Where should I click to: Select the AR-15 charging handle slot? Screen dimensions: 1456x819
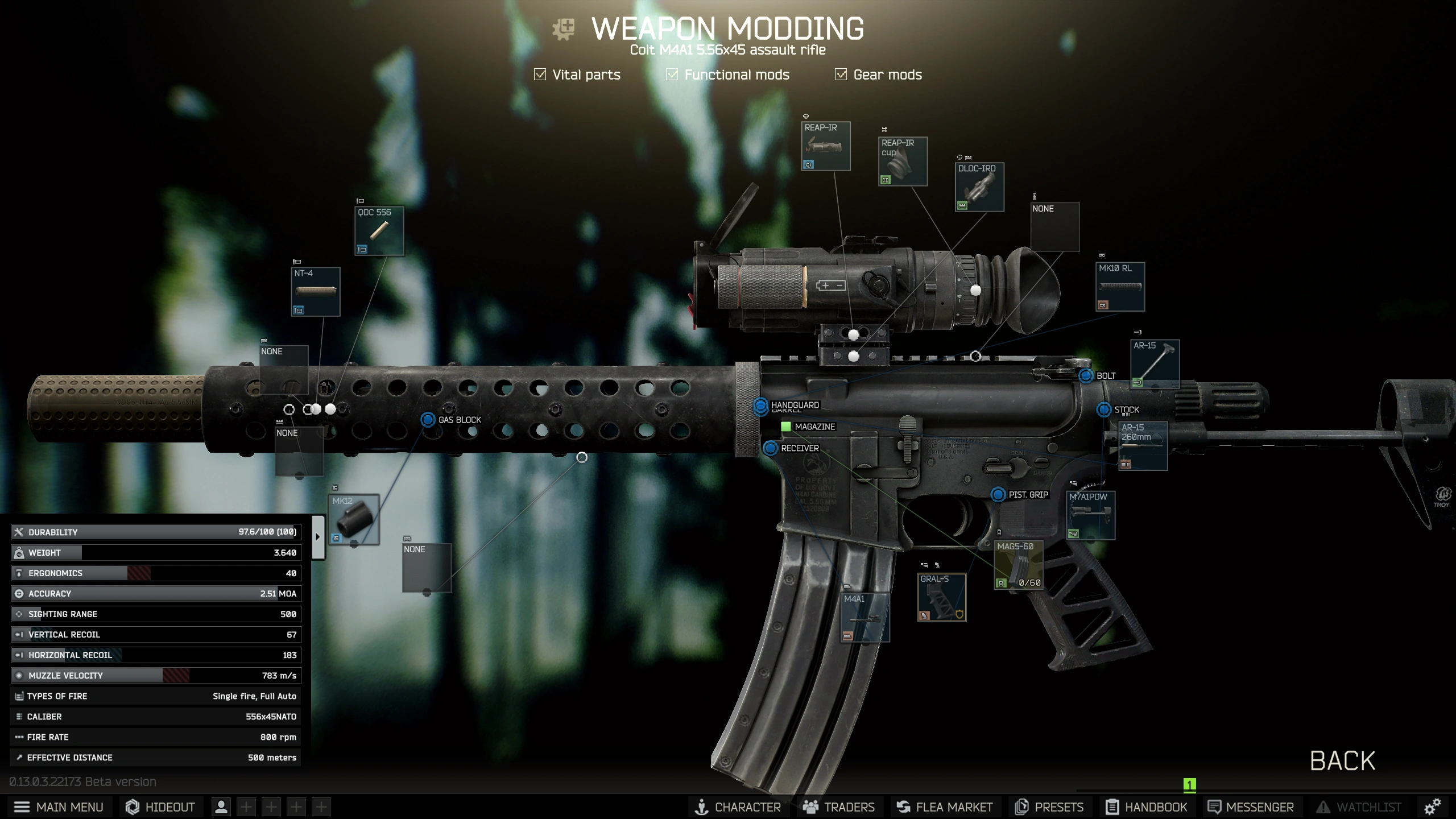click(x=1155, y=364)
